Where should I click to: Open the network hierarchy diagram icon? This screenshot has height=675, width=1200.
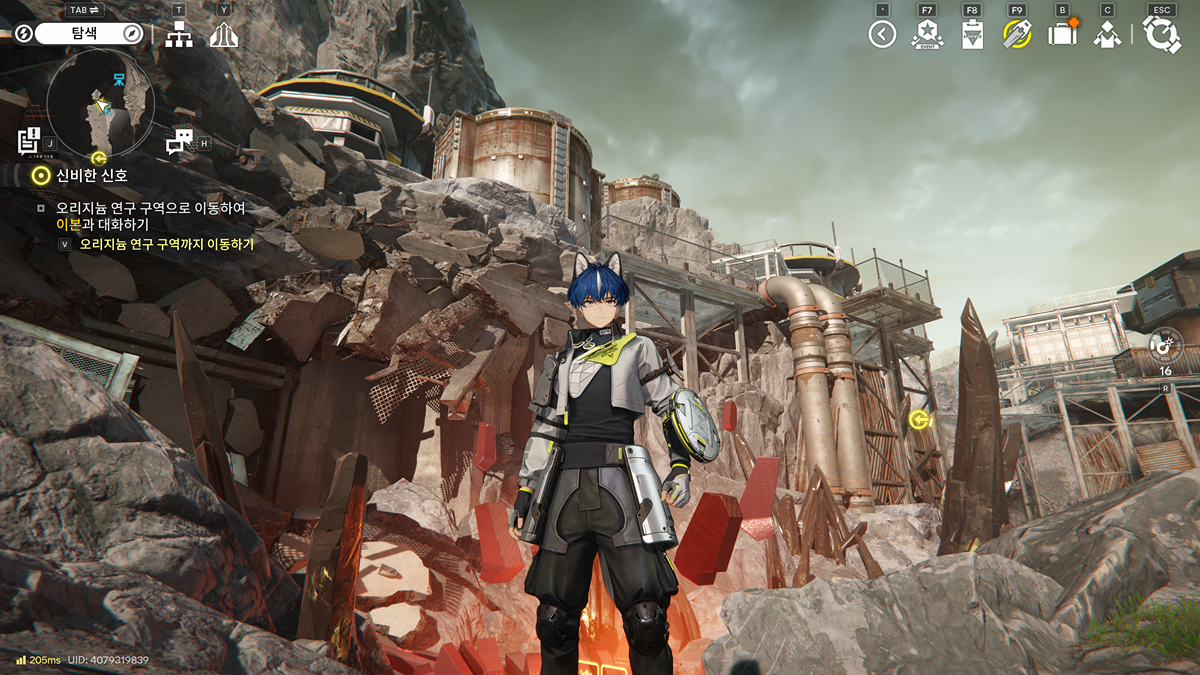coord(179,35)
